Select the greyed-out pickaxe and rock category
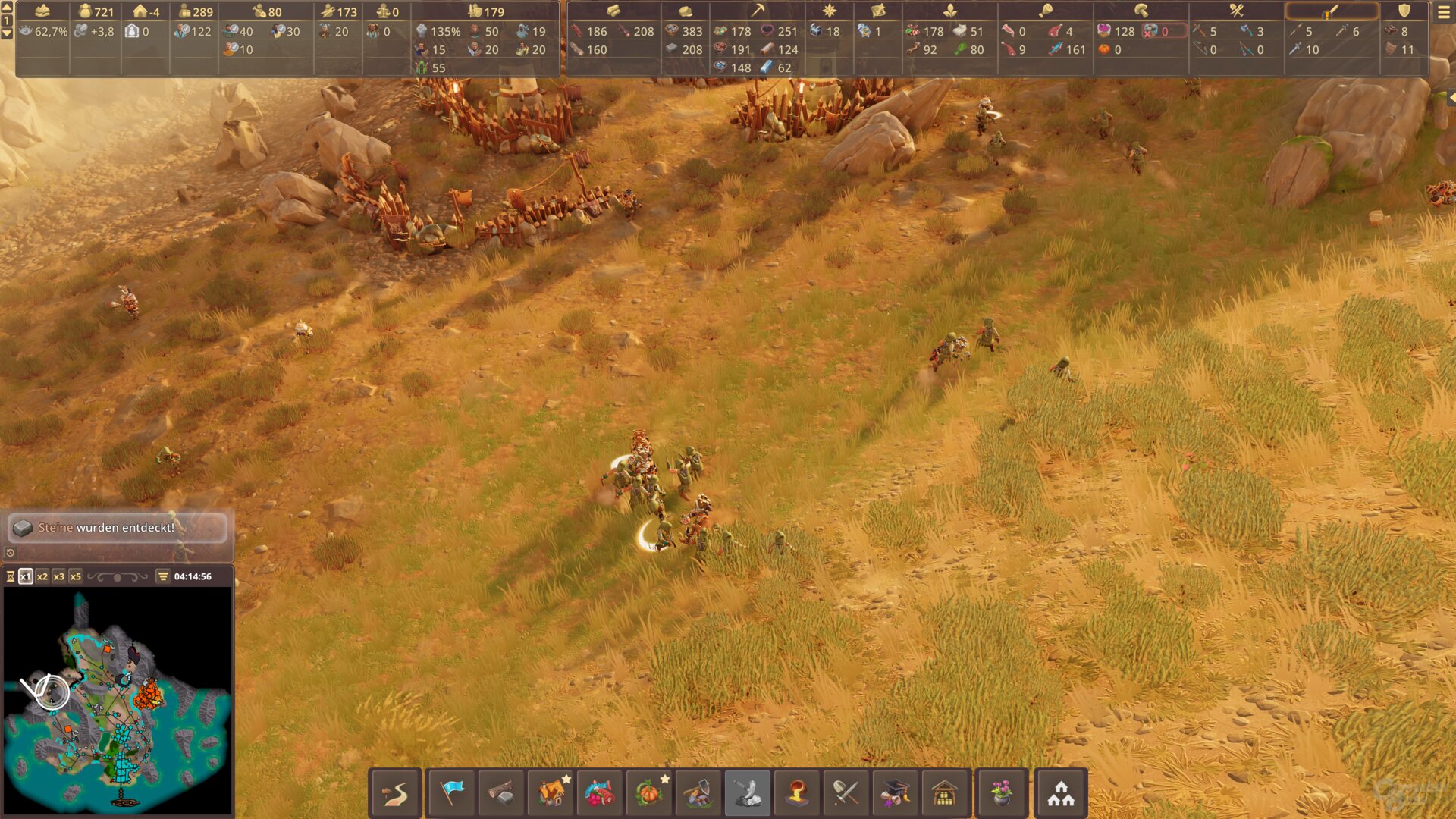The image size is (1456, 819). (x=748, y=793)
